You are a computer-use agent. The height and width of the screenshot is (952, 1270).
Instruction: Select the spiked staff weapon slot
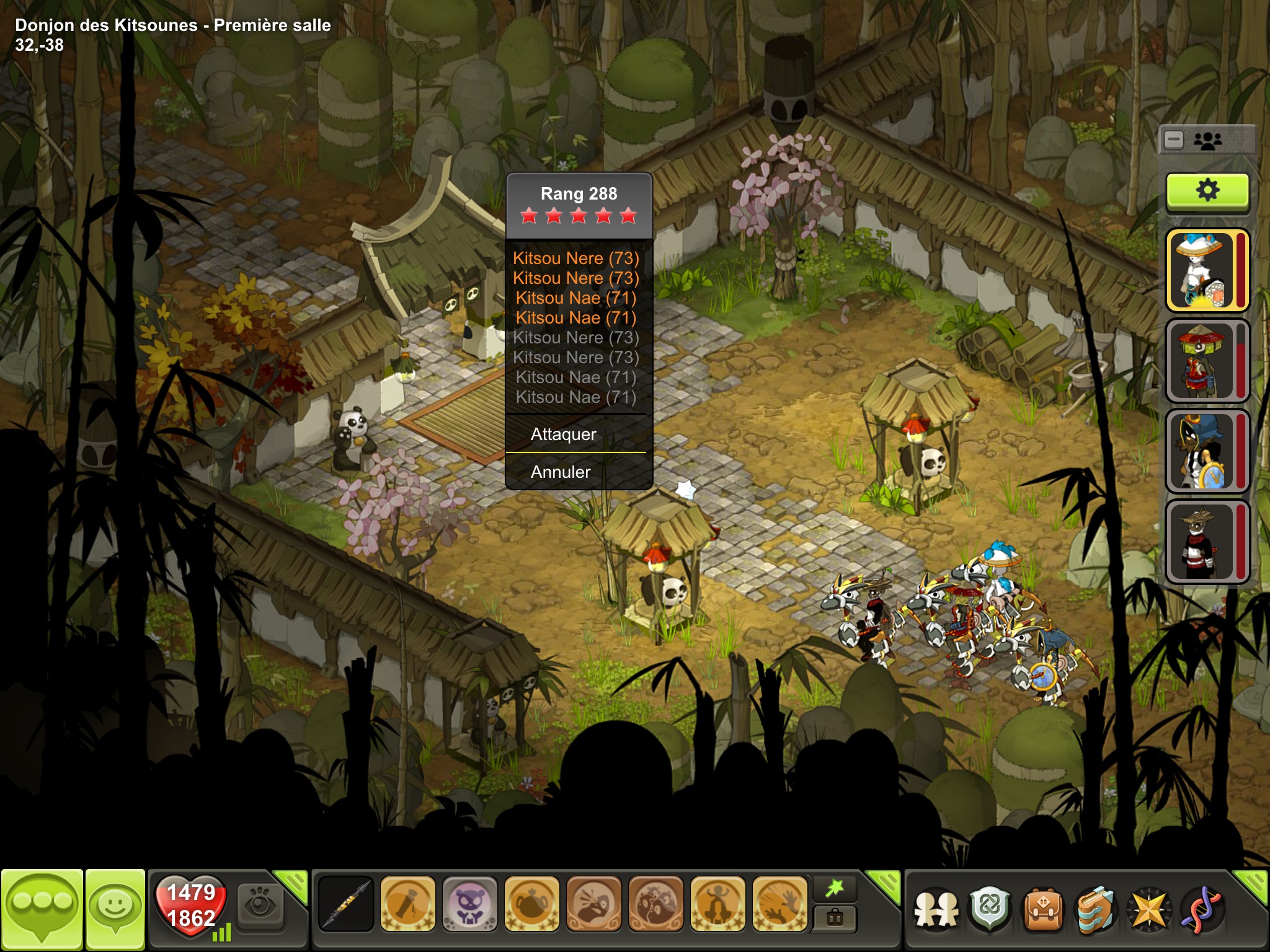[x=346, y=905]
